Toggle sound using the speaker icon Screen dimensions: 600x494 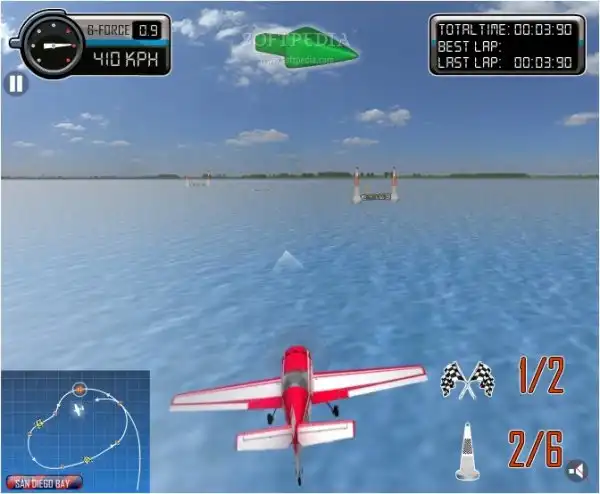point(577,470)
